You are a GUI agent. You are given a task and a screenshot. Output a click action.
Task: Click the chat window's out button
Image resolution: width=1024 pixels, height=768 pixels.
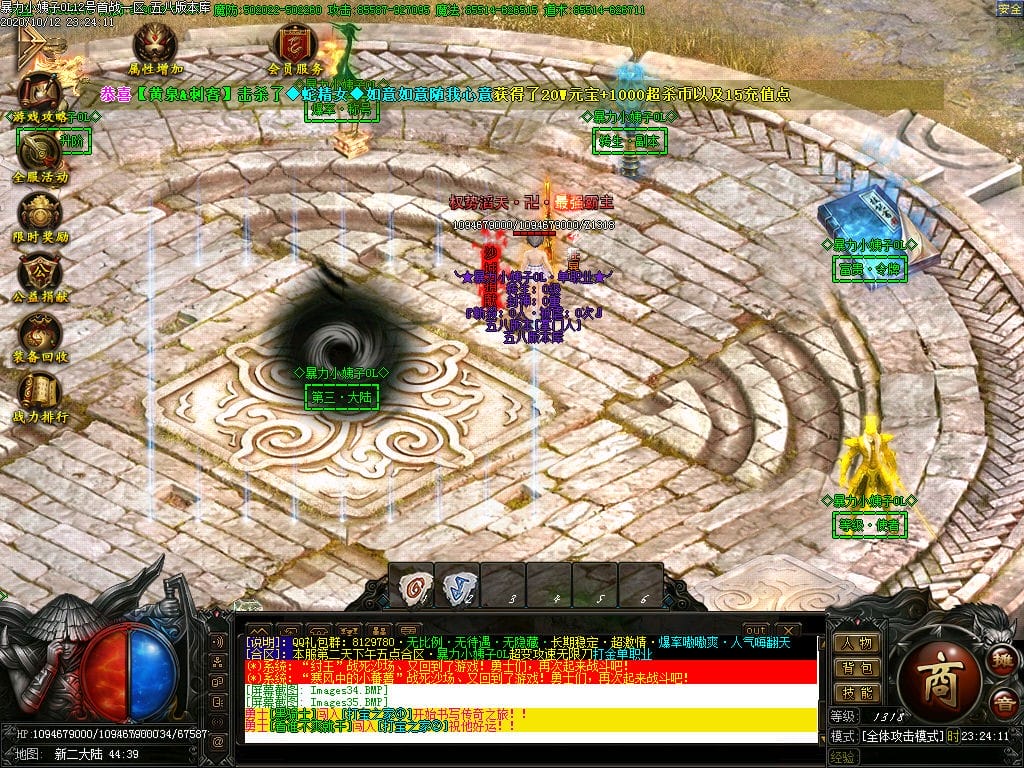[756, 629]
